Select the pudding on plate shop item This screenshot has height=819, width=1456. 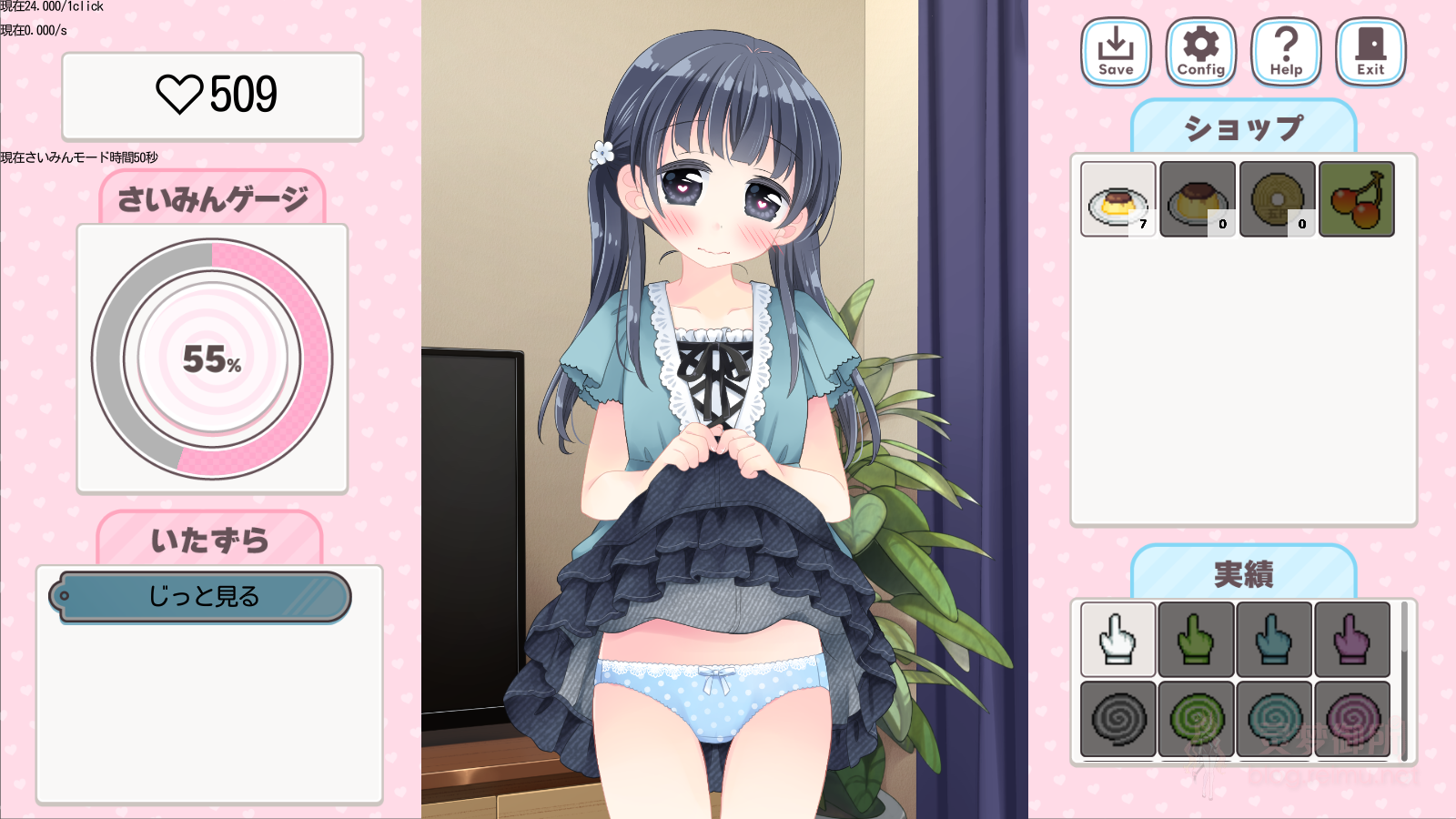tap(1118, 198)
